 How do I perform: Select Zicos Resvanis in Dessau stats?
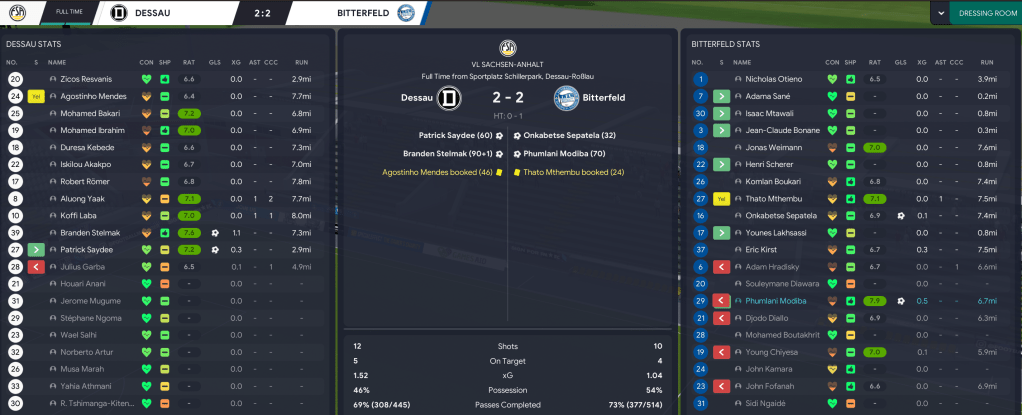pos(85,79)
